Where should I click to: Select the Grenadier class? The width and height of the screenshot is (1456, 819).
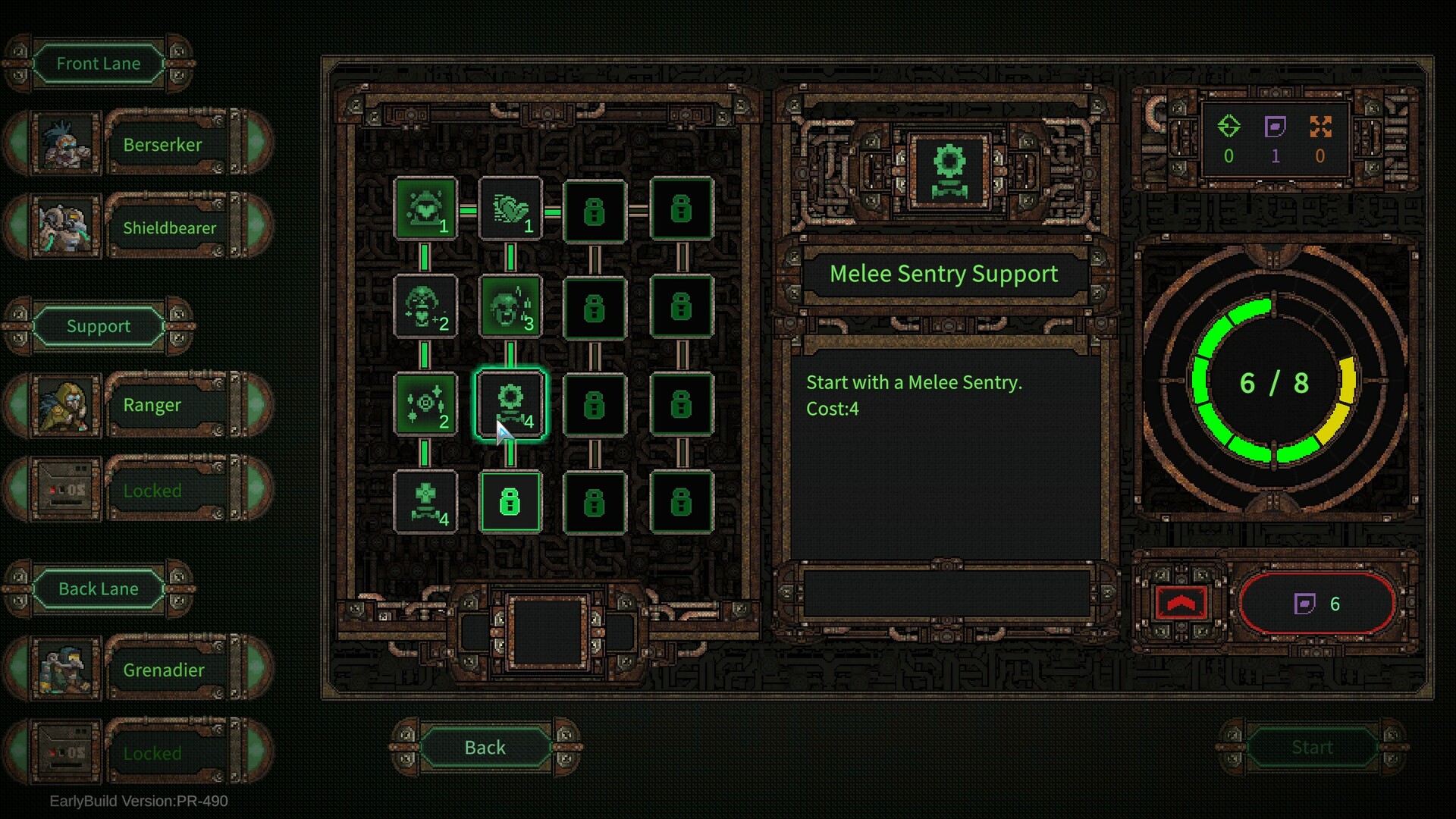[x=163, y=670]
